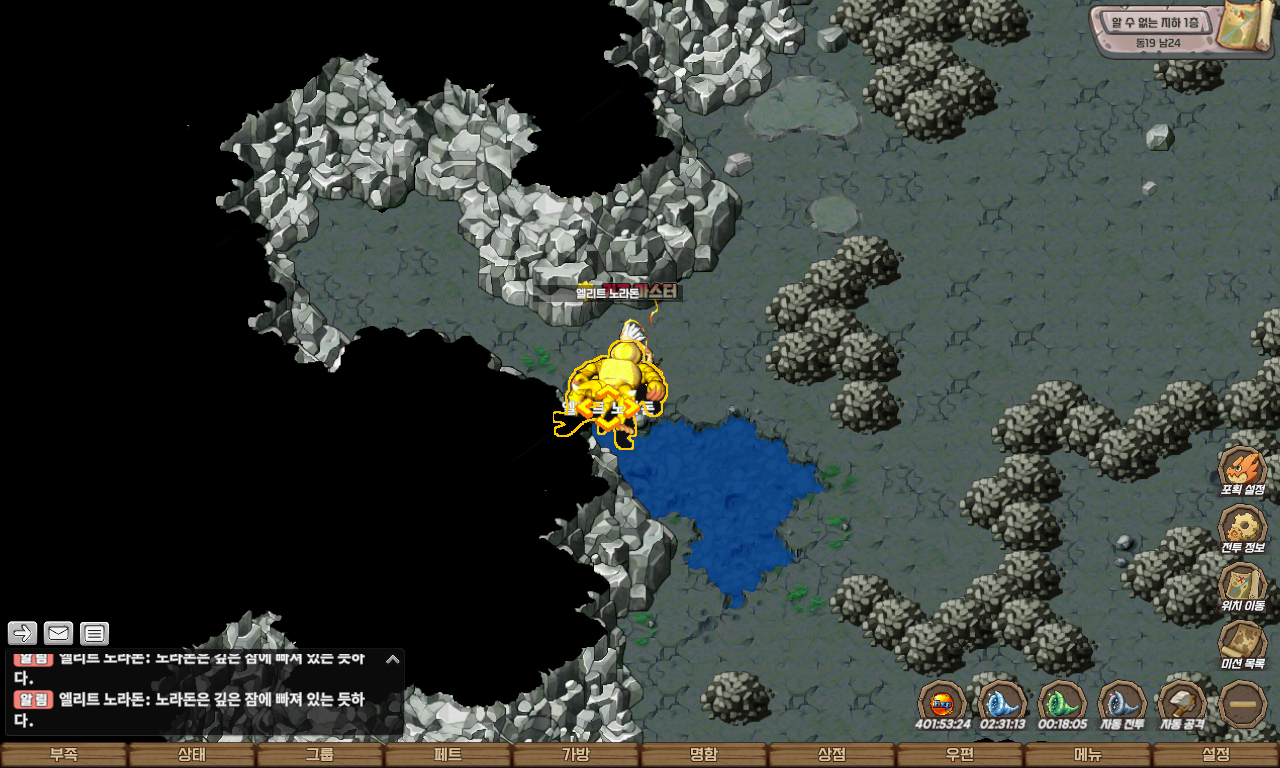This screenshot has width=1280, height=768.
Task: Open the 미션 목록 mission list
Action: click(x=1242, y=644)
